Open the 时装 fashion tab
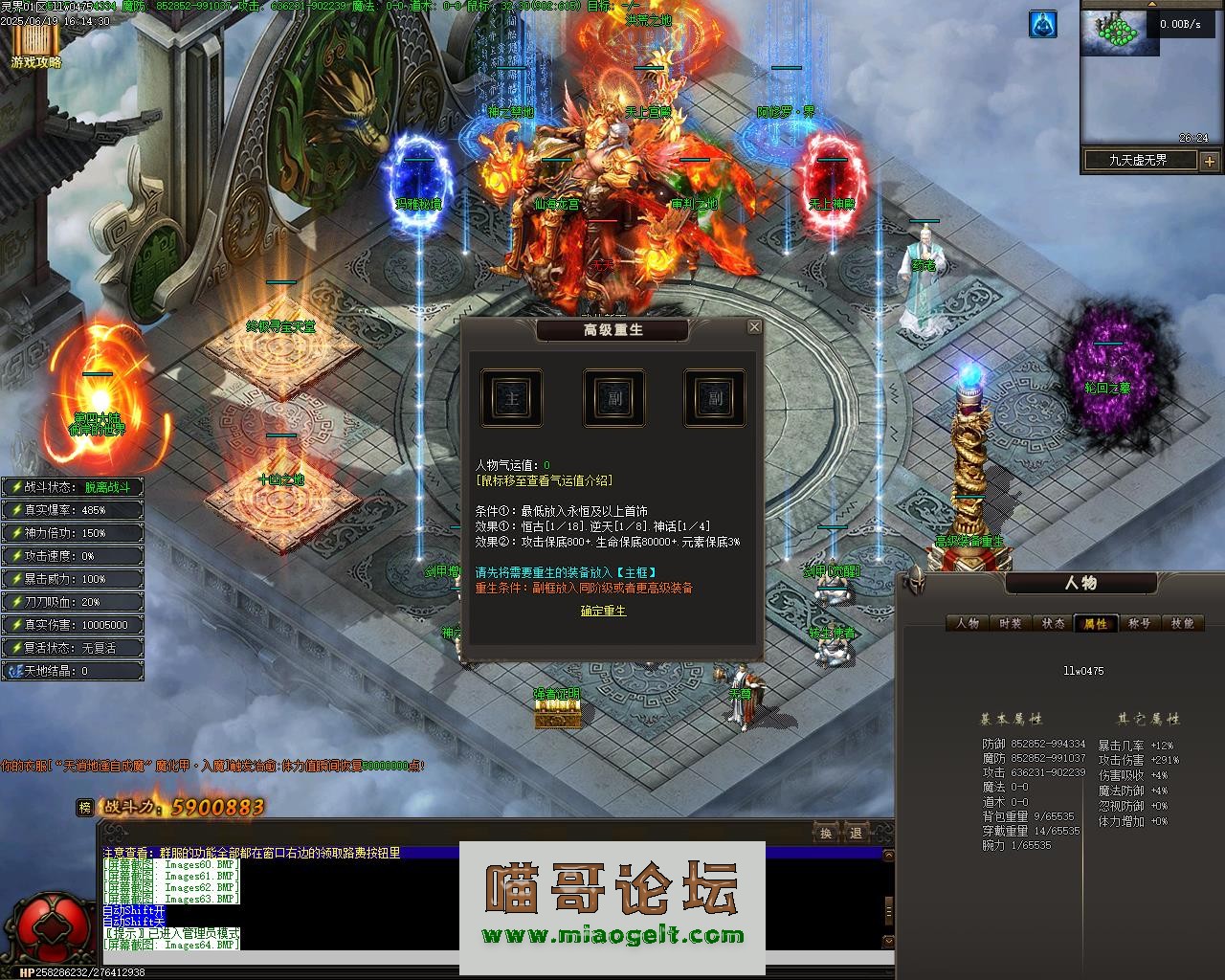1225x980 pixels. [x=1010, y=623]
